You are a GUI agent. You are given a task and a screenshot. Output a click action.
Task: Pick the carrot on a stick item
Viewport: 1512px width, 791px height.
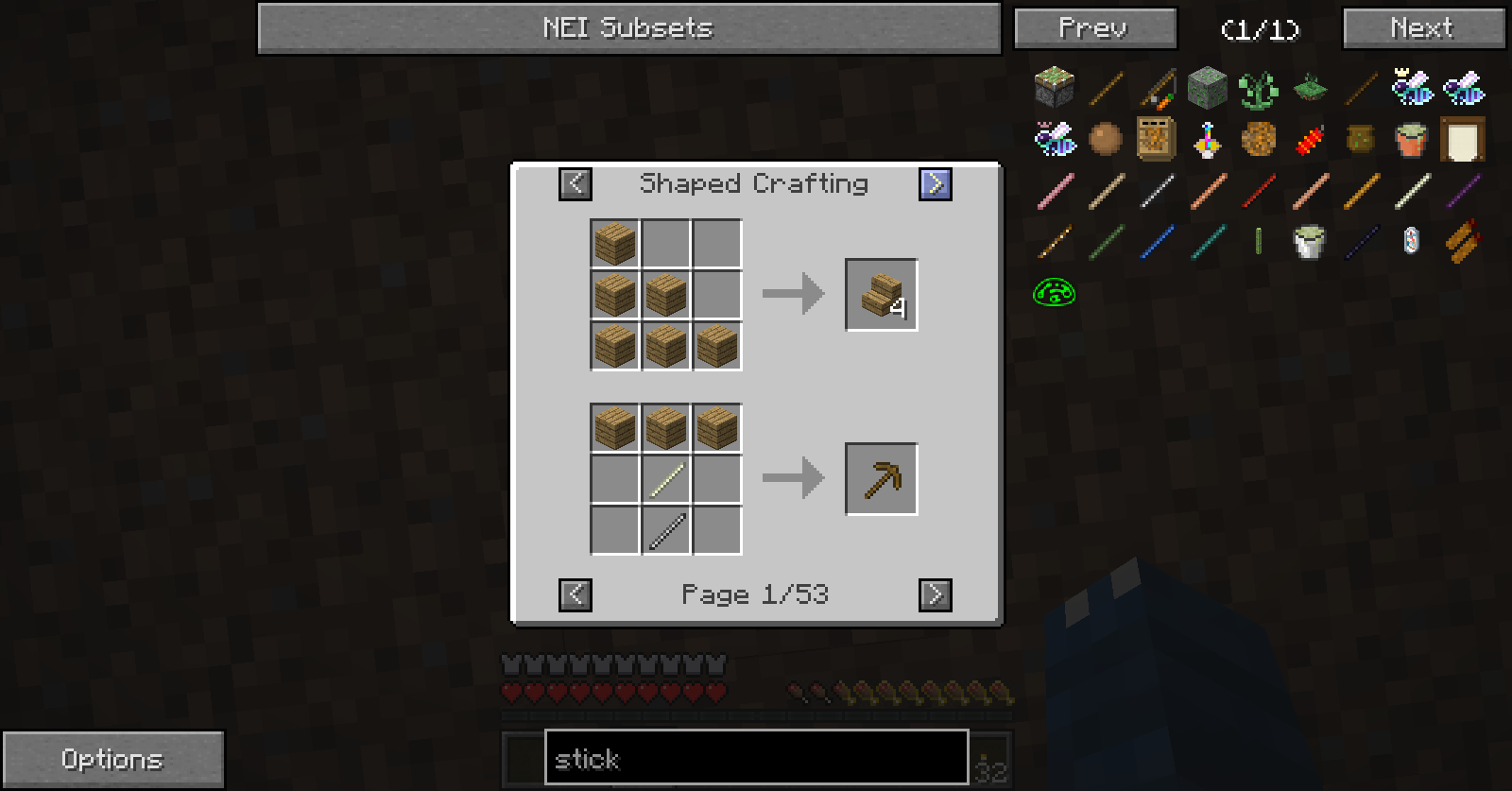1157,89
